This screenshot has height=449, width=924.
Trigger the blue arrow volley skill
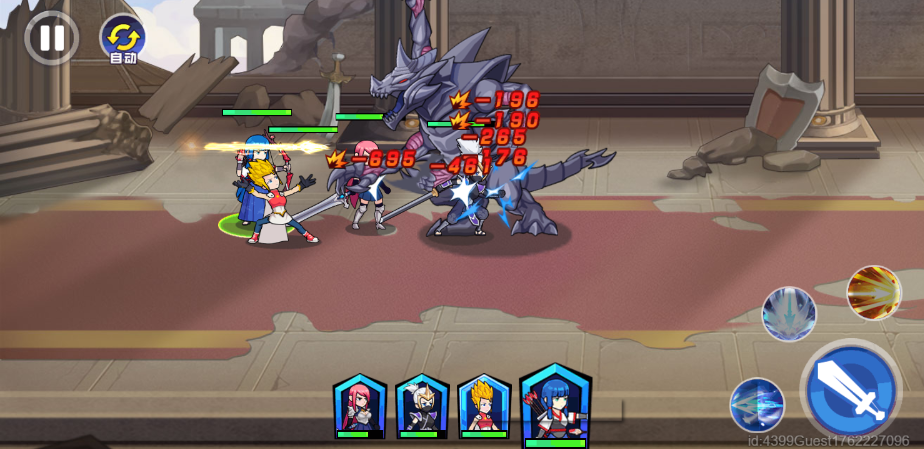(757, 405)
